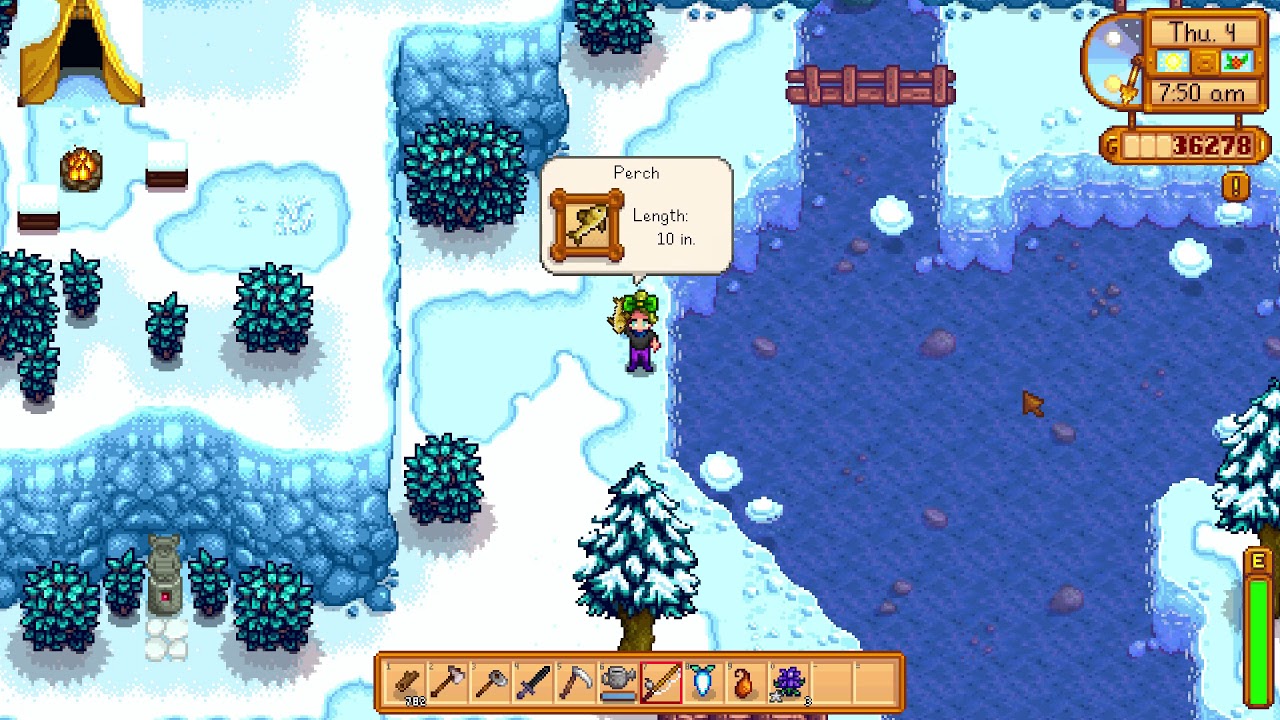Select the Crocus flowers in the toolbar
Viewport: 1280px width, 720px height.
(x=789, y=683)
